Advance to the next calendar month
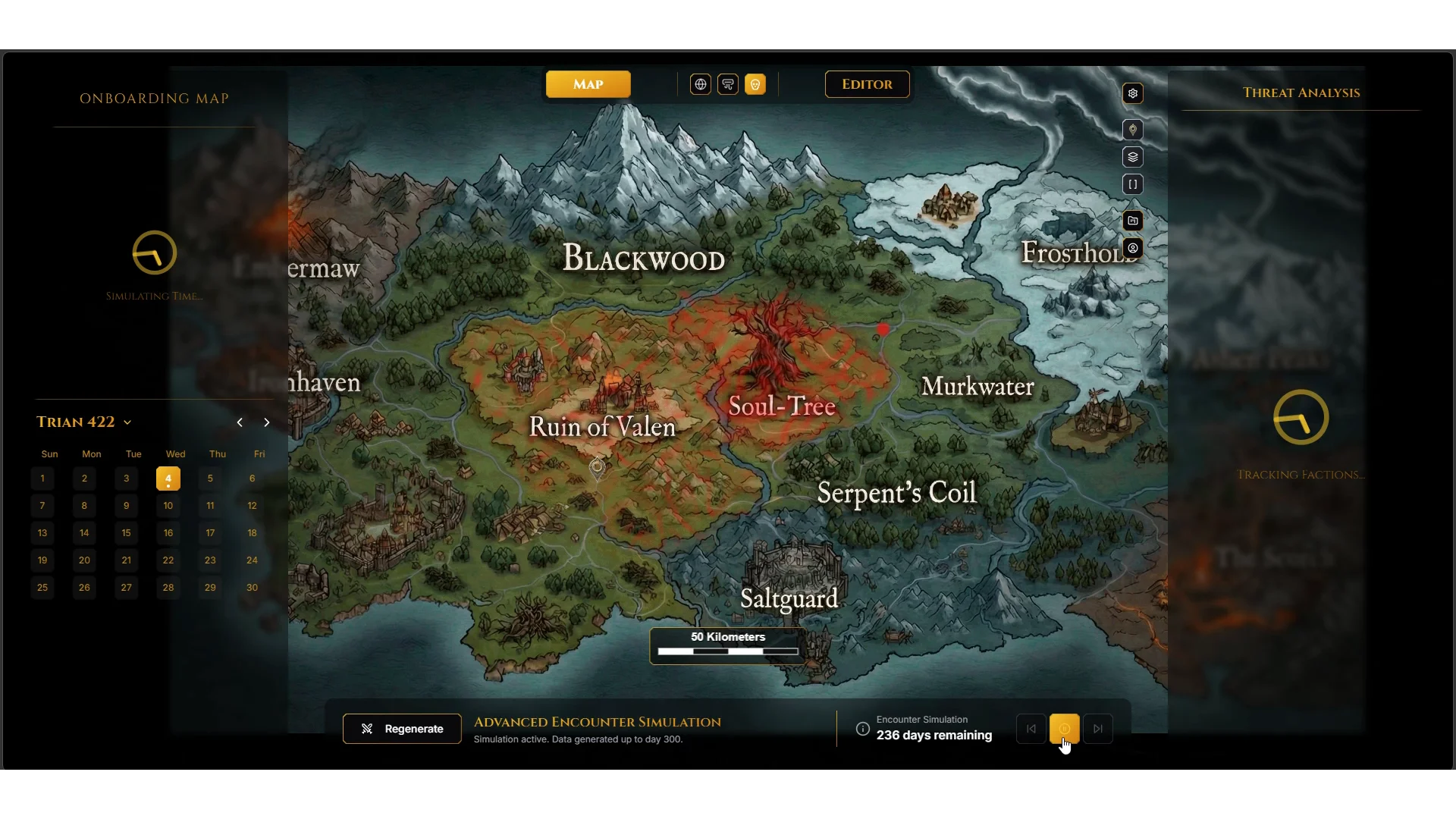Image resolution: width=1456 pixels, height=819 pixels. click(267, 422)
